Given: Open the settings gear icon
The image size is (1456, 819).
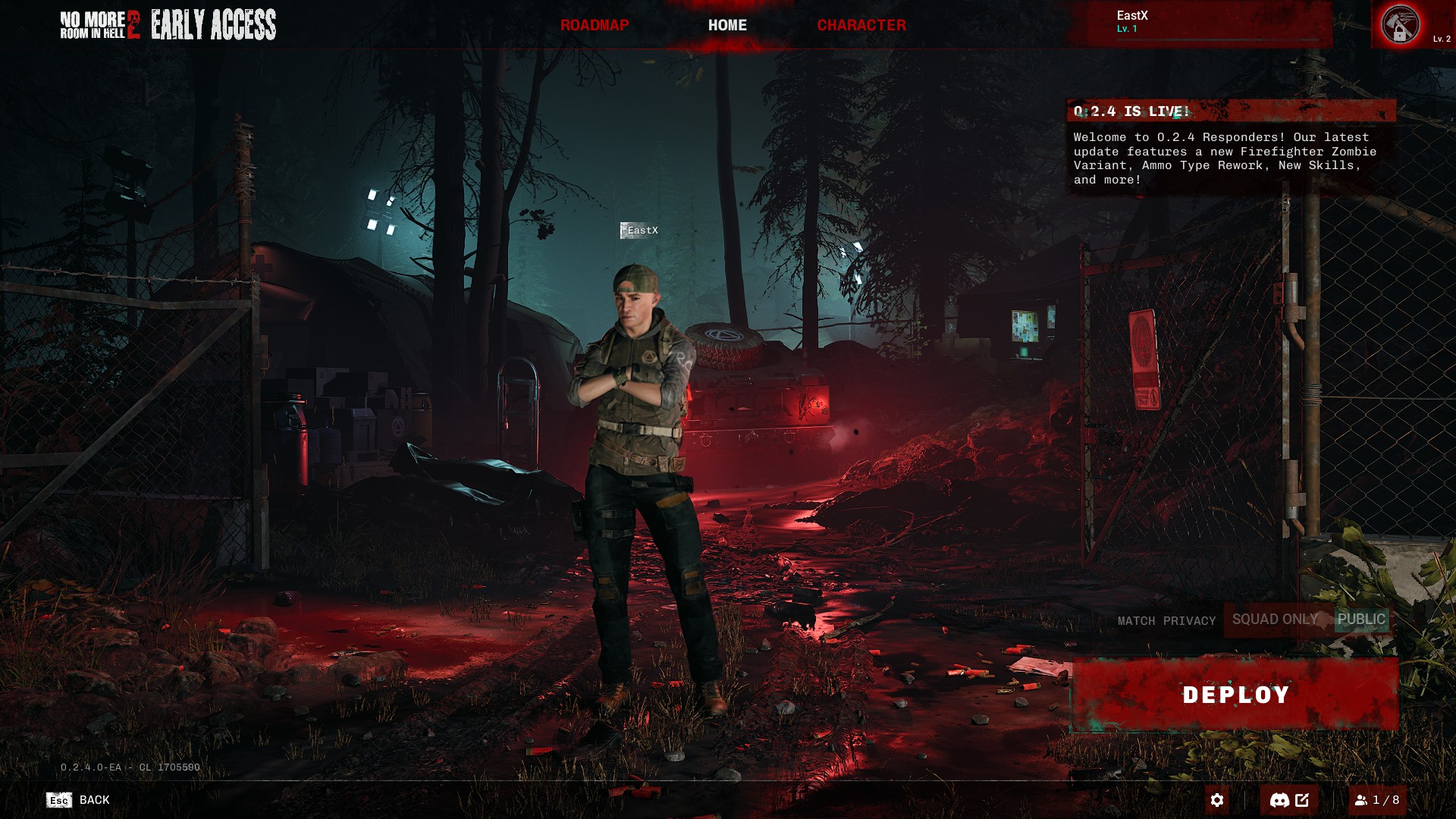Looking at the screenshot, I should coord(1219,799).
